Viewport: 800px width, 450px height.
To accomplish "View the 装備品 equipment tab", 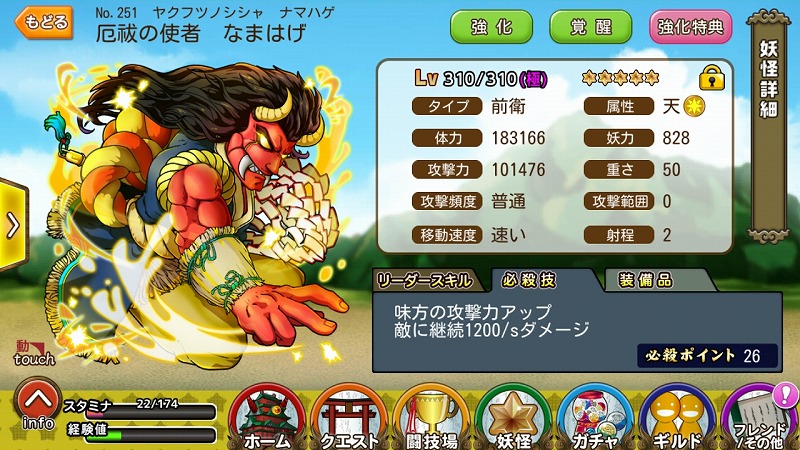I will tap(645, 279).
